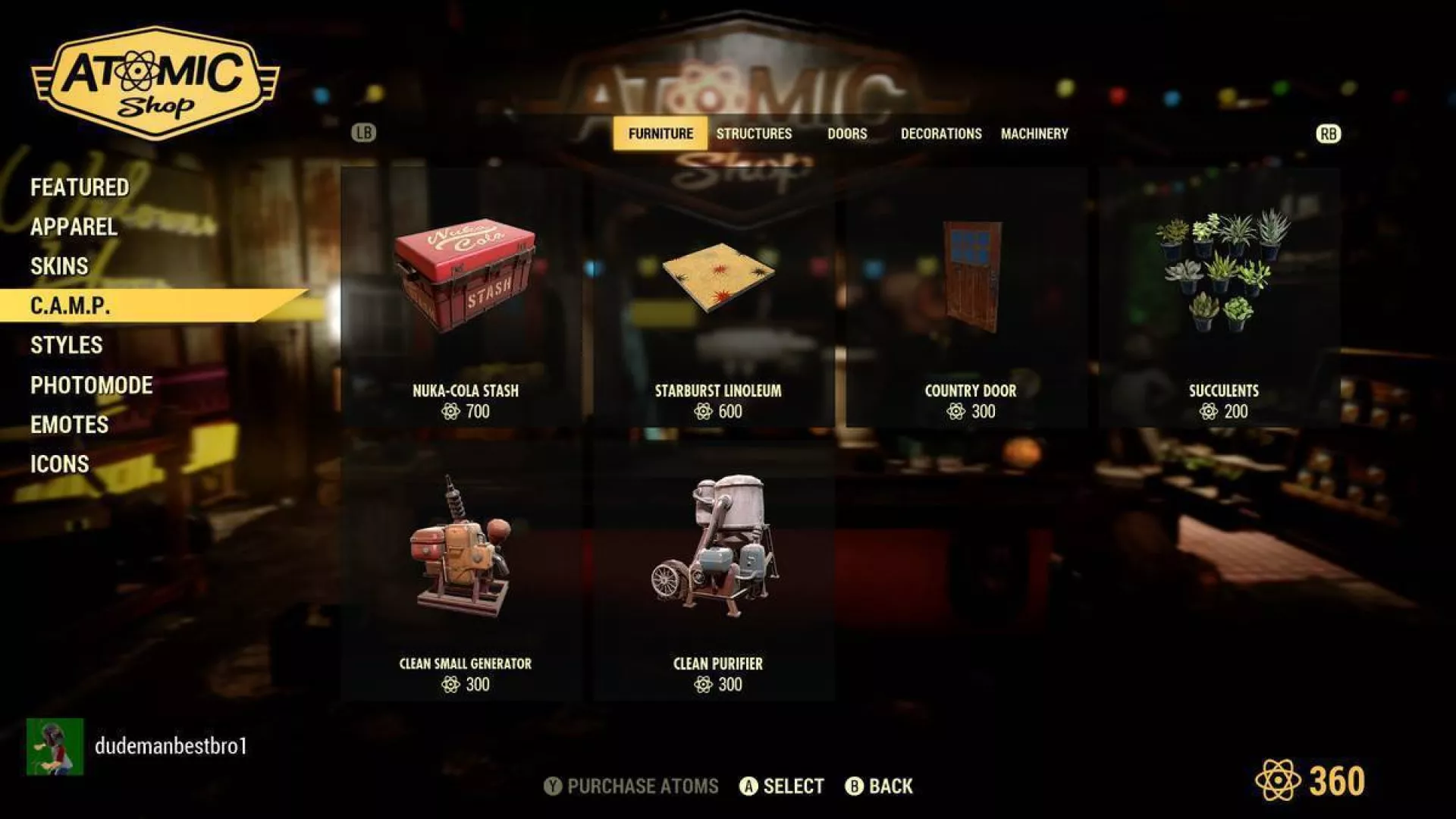This screenshot has height=819, width=1456.
Task: Click the dudemanbestbro1 player avatar
Action: pyautogui.click(x=55, y=747)
